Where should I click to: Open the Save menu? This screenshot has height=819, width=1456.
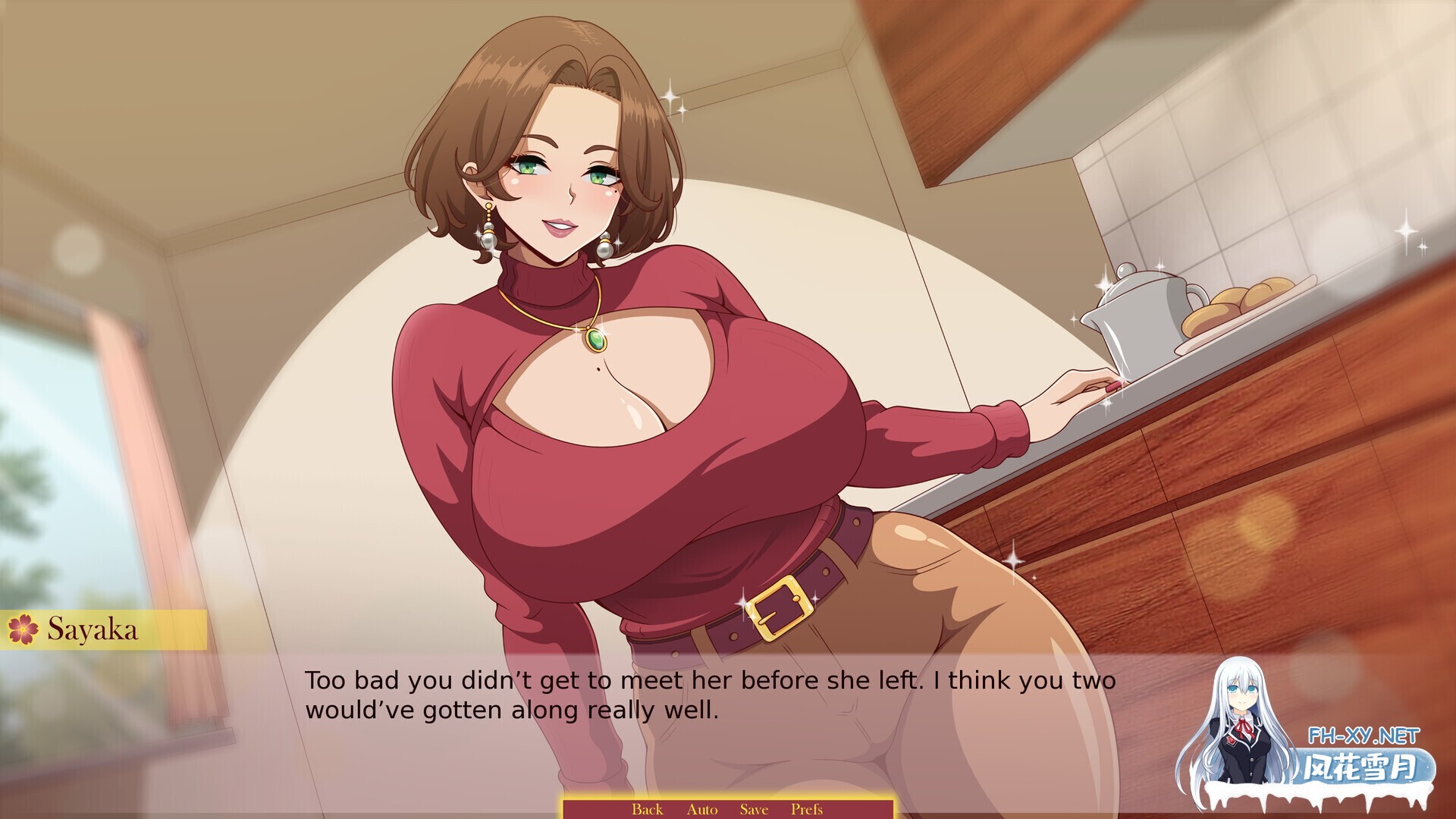click(x=754, y=809)
